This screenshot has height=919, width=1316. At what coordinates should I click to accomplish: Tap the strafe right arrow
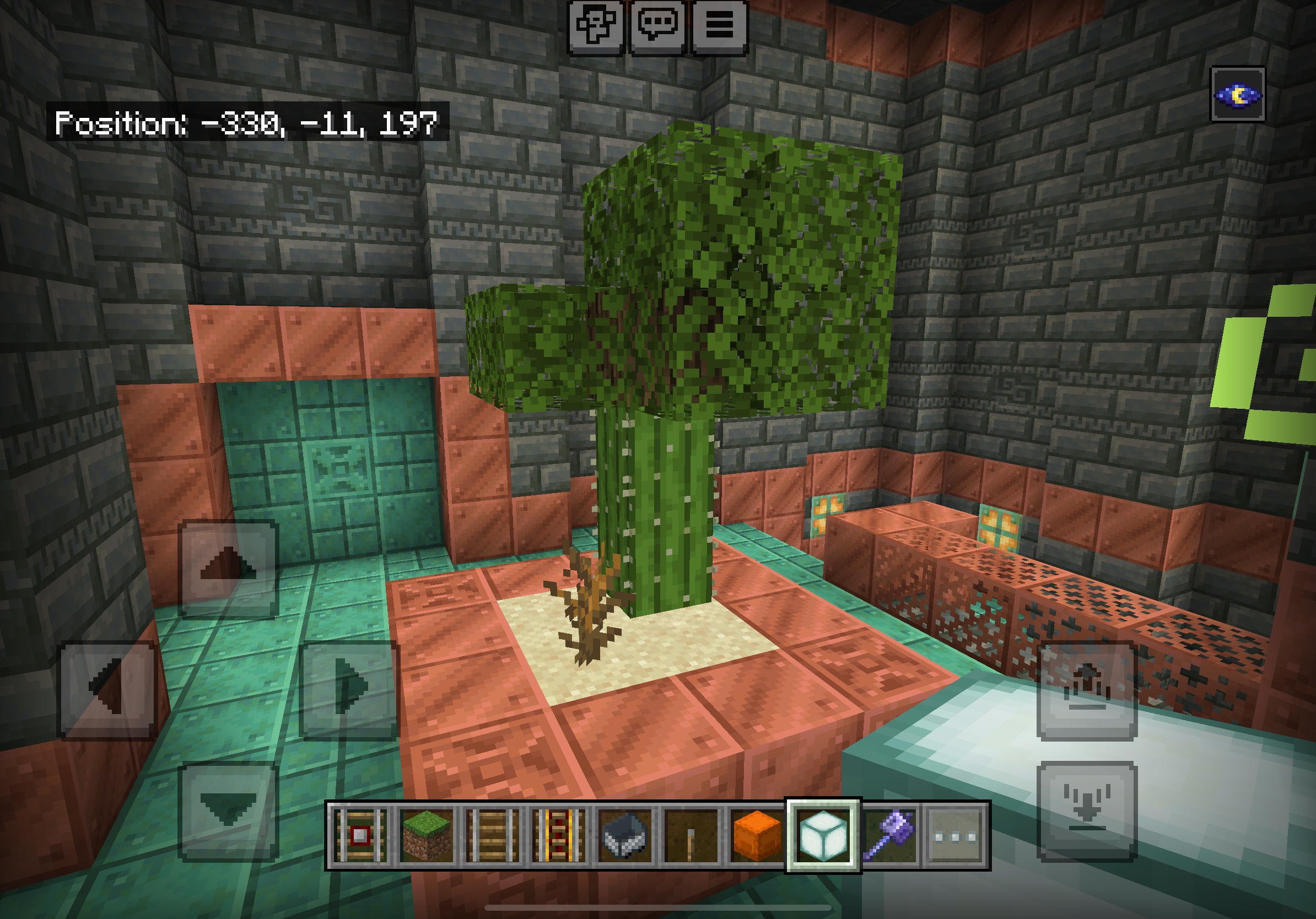(x=348, y=689)
